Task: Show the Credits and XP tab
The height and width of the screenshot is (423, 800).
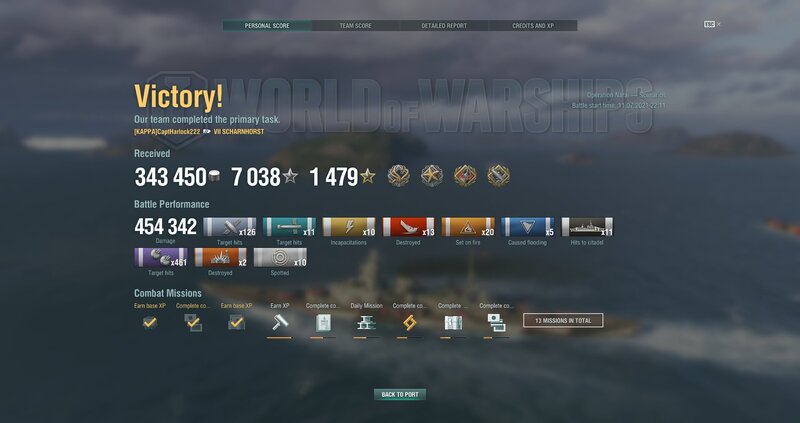Action: point(533,25)
